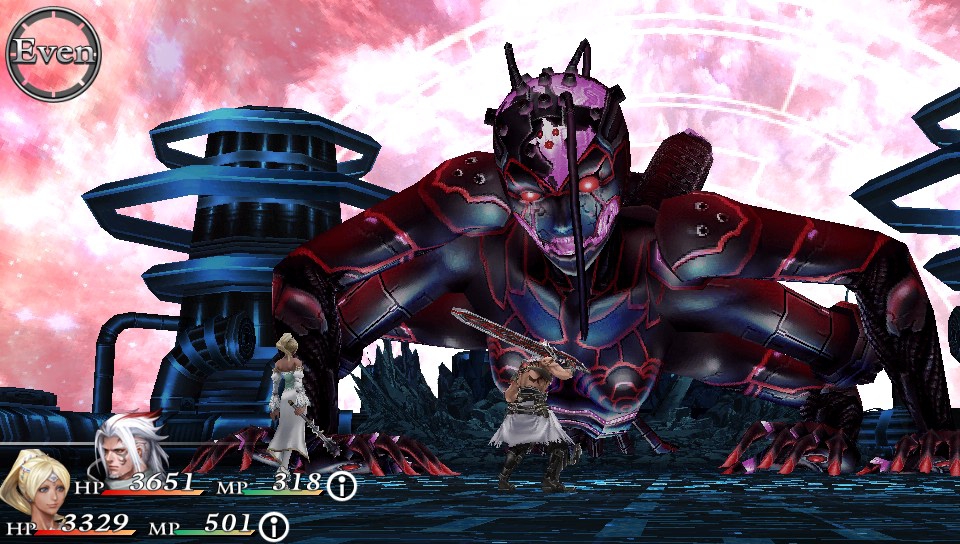The height and width of the screenshot is (544, 960).
Task: Open the info icon beside 318 MP
Action: click(342, 487)
